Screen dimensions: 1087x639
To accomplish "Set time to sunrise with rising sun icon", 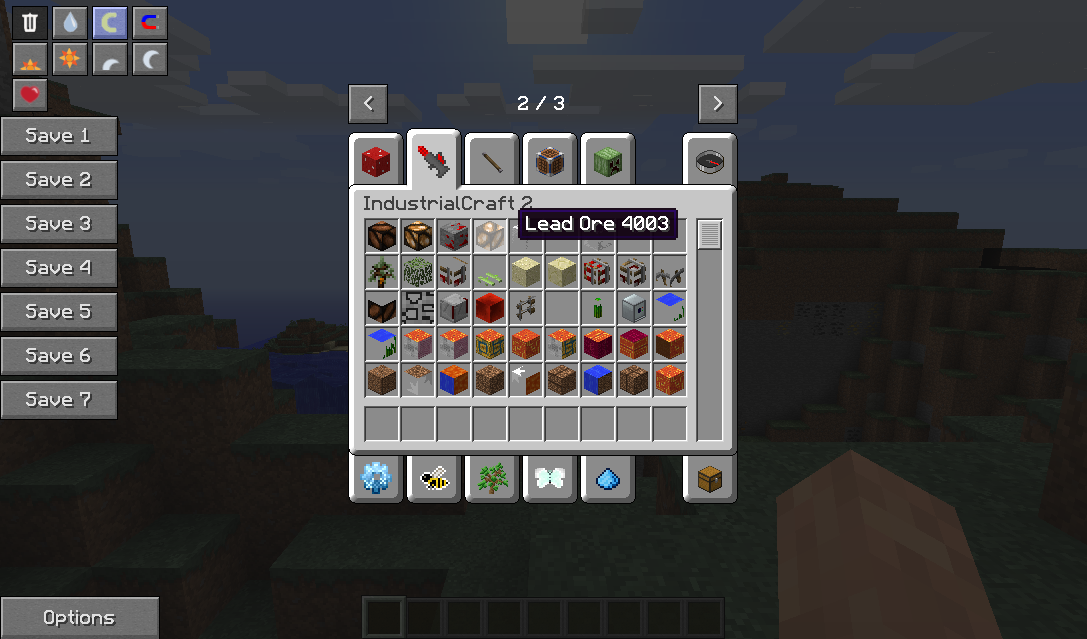I will (x=30, y=60).
